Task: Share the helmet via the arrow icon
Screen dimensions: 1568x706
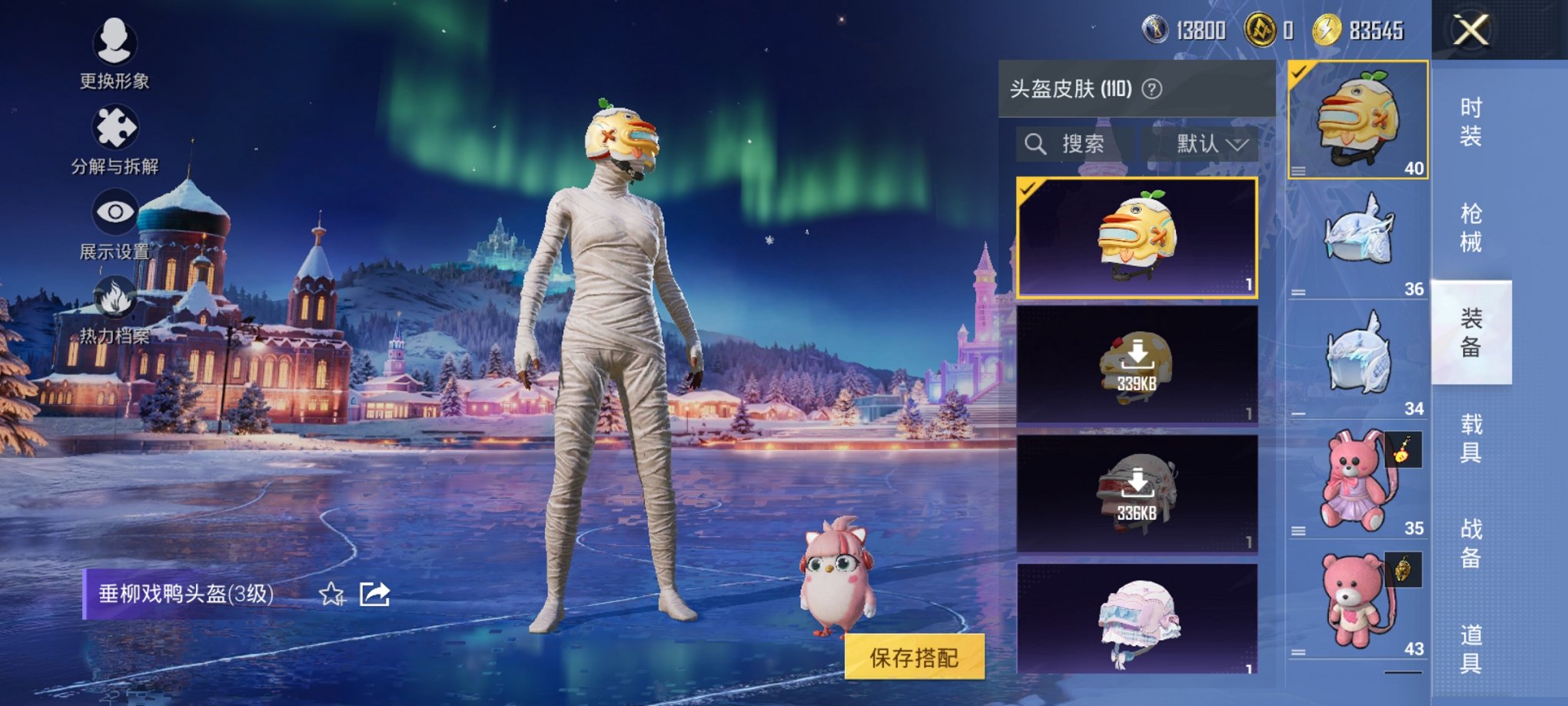Action: click(x=374, y=594)
